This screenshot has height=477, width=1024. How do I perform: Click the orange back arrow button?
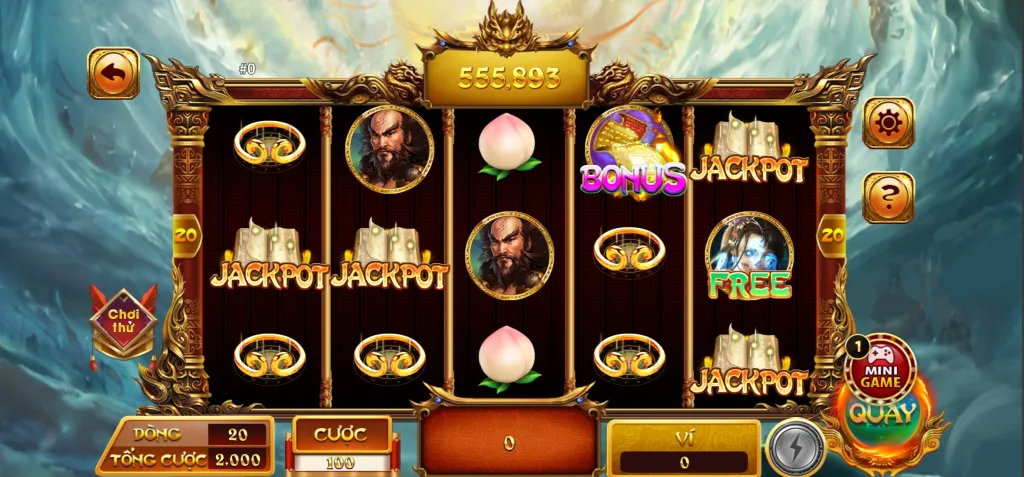point(113,73)
